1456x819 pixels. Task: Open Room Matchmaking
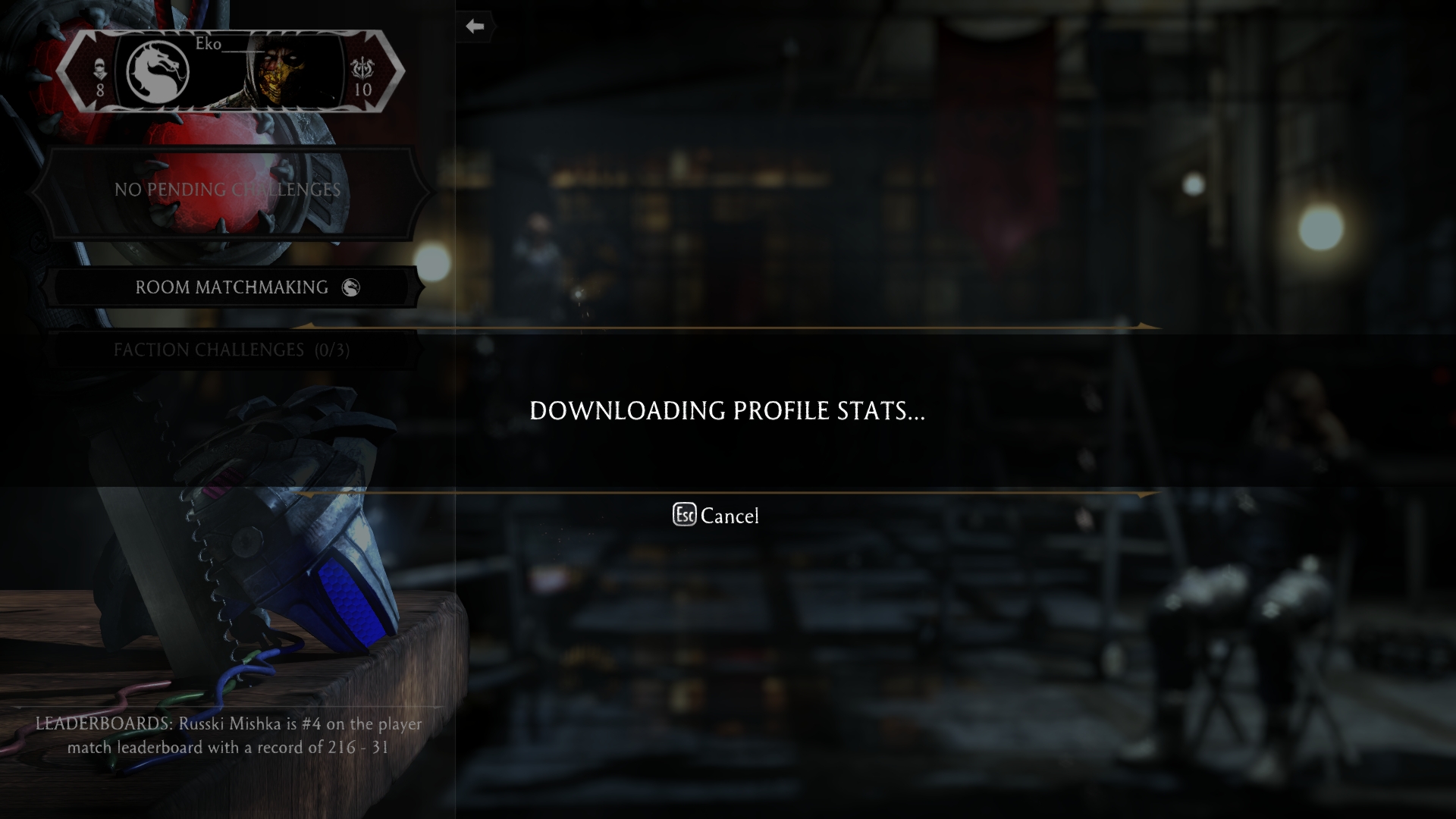point(232,287)
